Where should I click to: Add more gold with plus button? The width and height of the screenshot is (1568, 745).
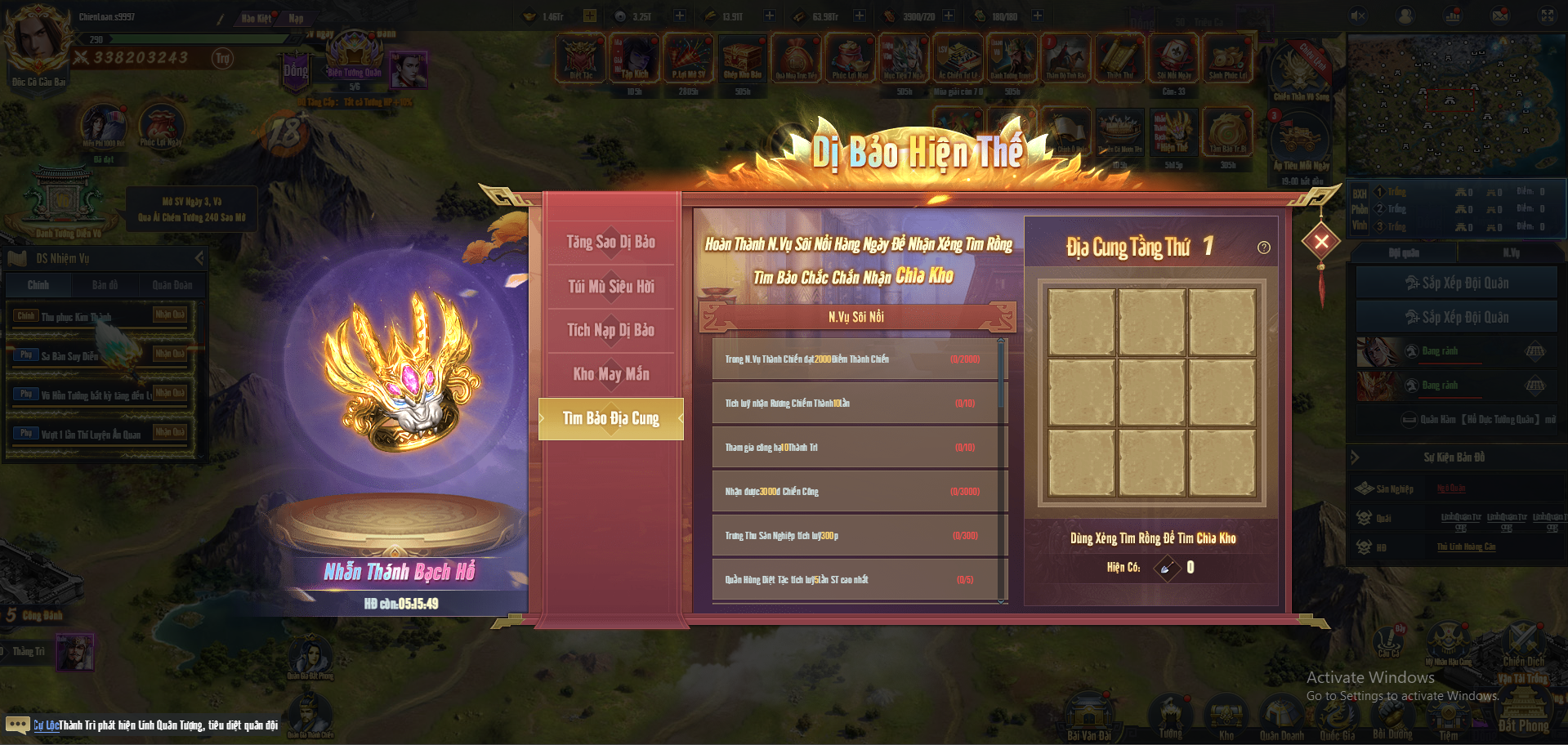point(589,16)
